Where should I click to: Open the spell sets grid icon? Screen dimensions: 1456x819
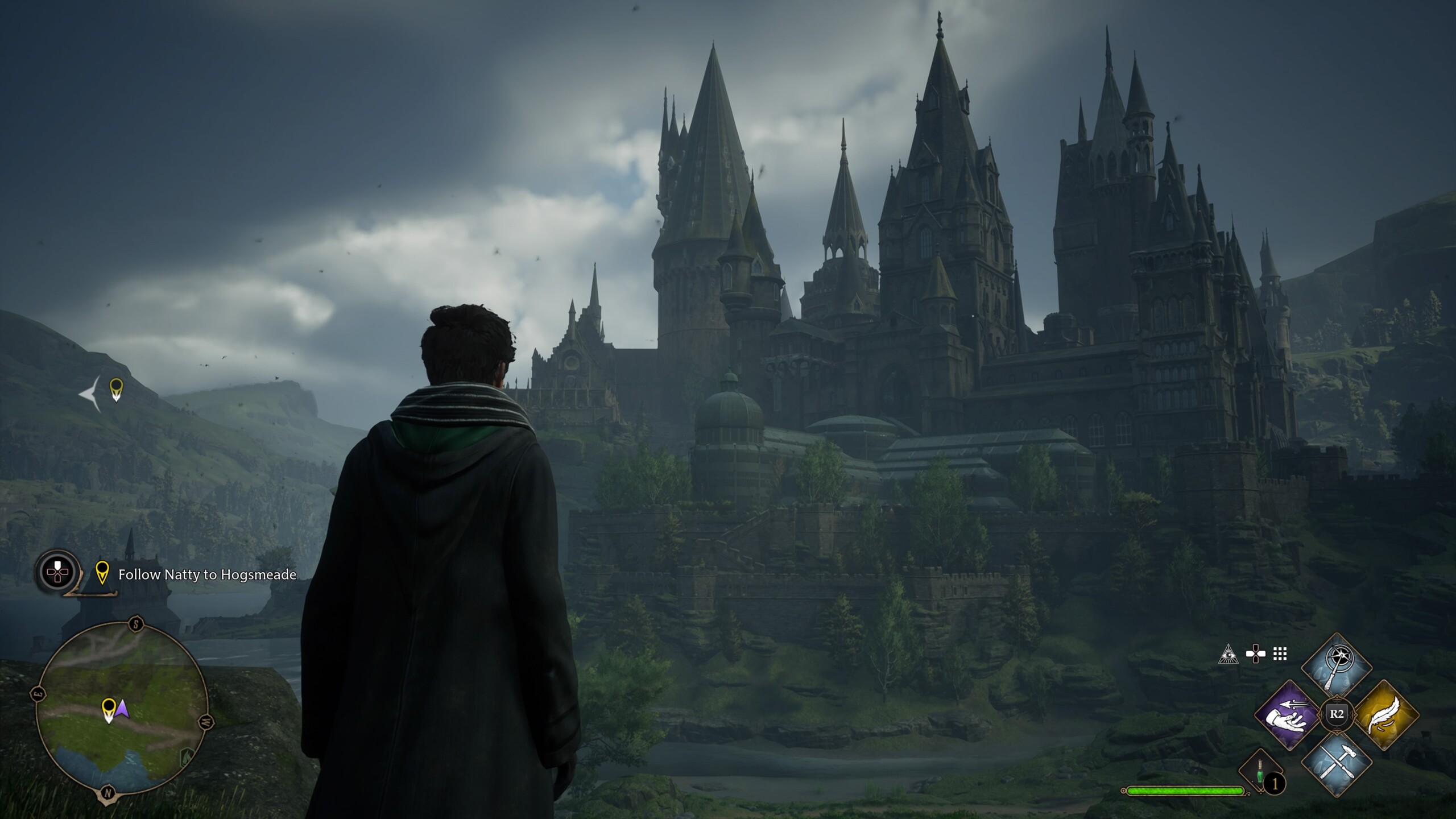point(1280,654)
